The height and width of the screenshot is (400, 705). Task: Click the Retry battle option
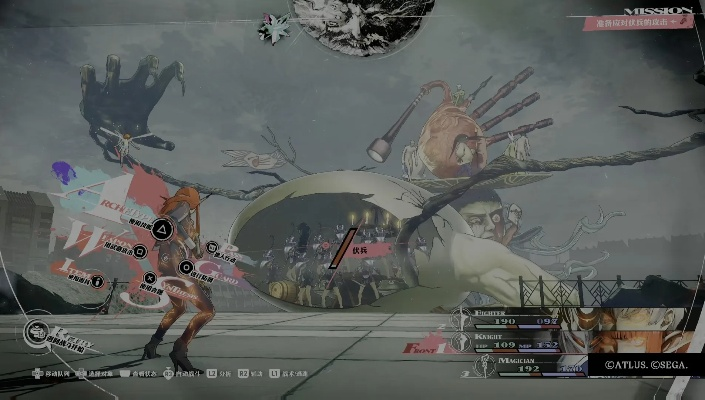click(x=40, y=330)
